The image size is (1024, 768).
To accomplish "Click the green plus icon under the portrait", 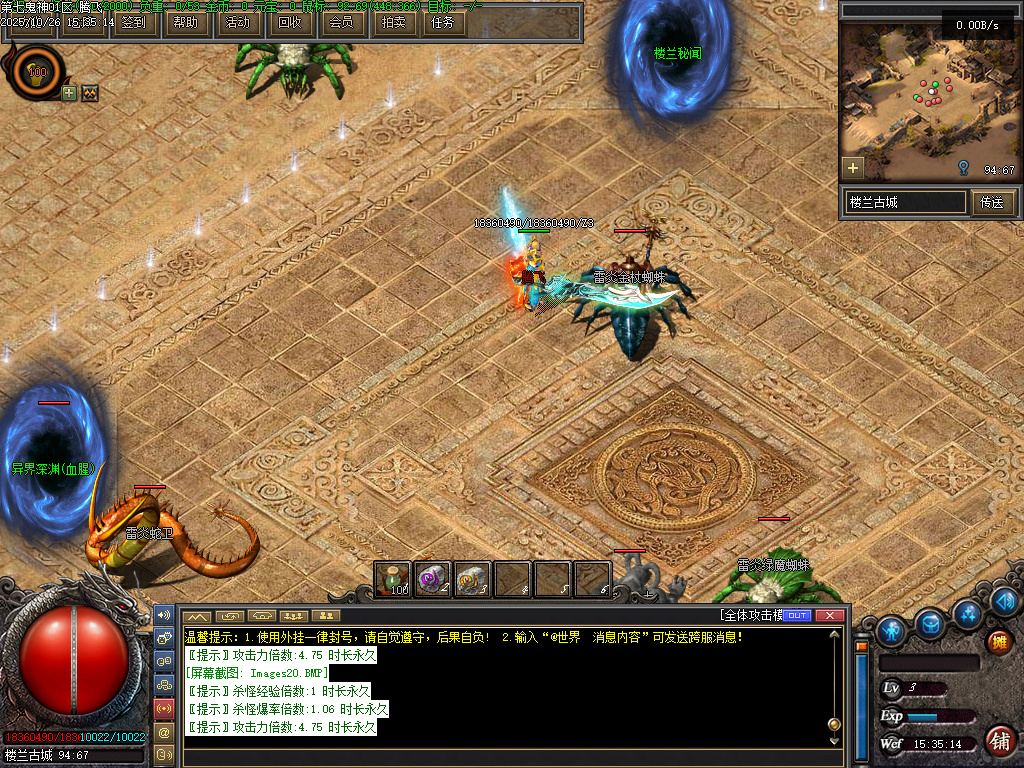I will [69, 93].
